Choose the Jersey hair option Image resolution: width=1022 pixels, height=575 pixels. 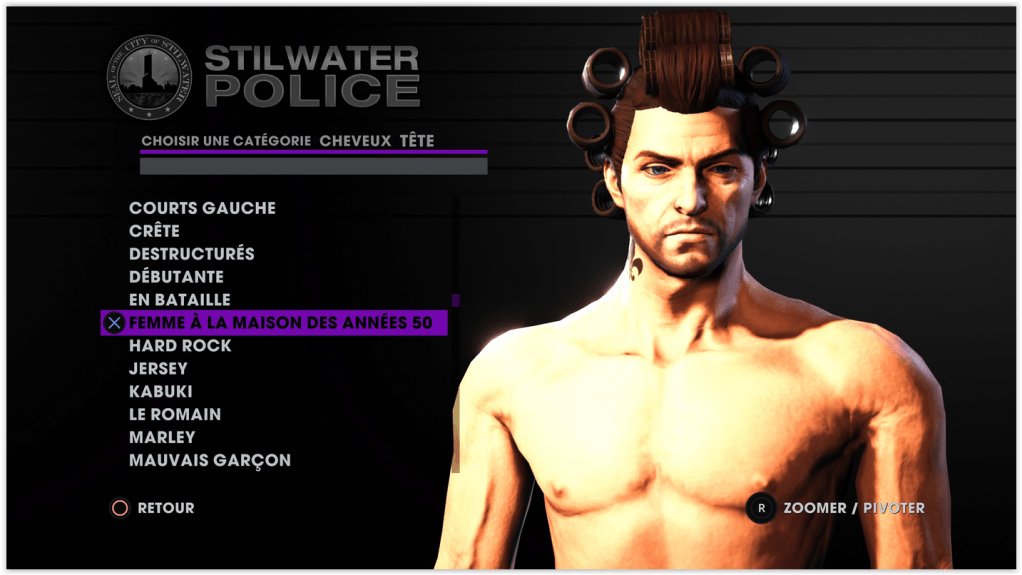pyautogui.click(x=158, y=369)
